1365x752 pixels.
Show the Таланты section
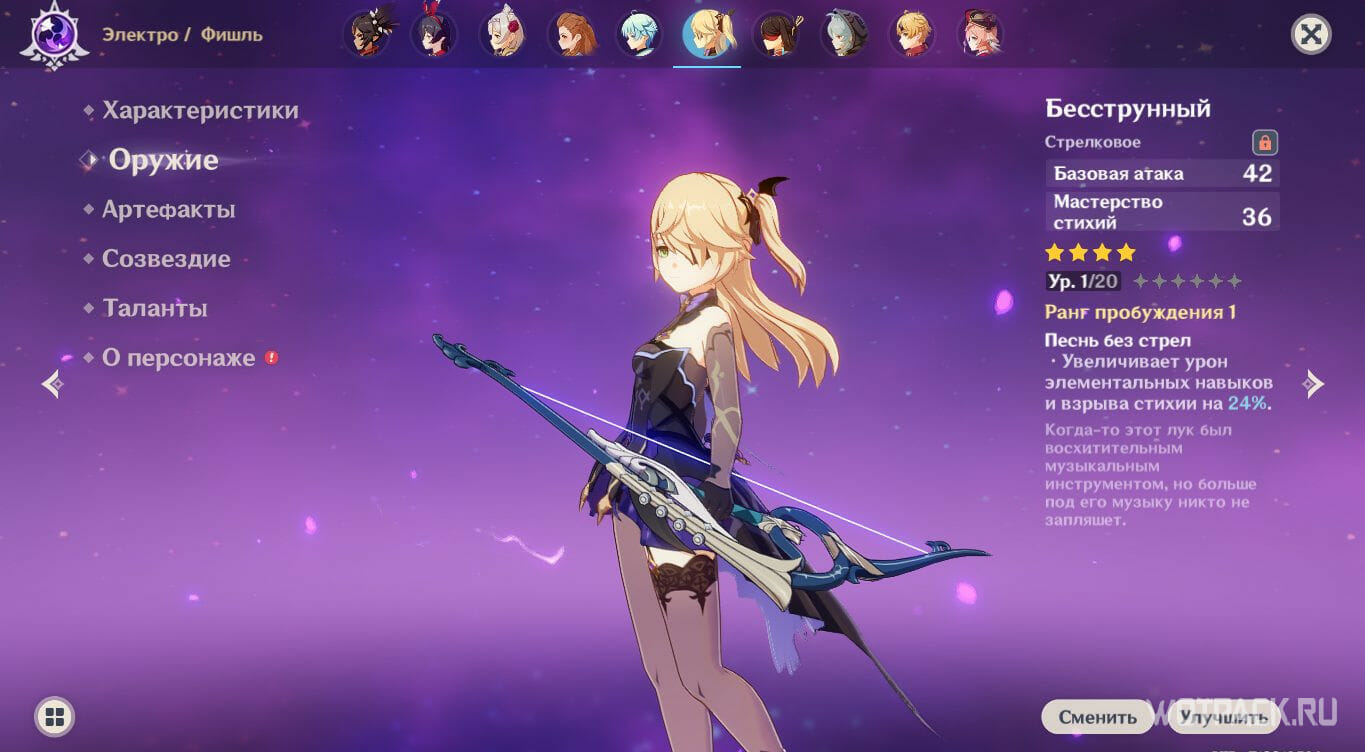point(154,308)
